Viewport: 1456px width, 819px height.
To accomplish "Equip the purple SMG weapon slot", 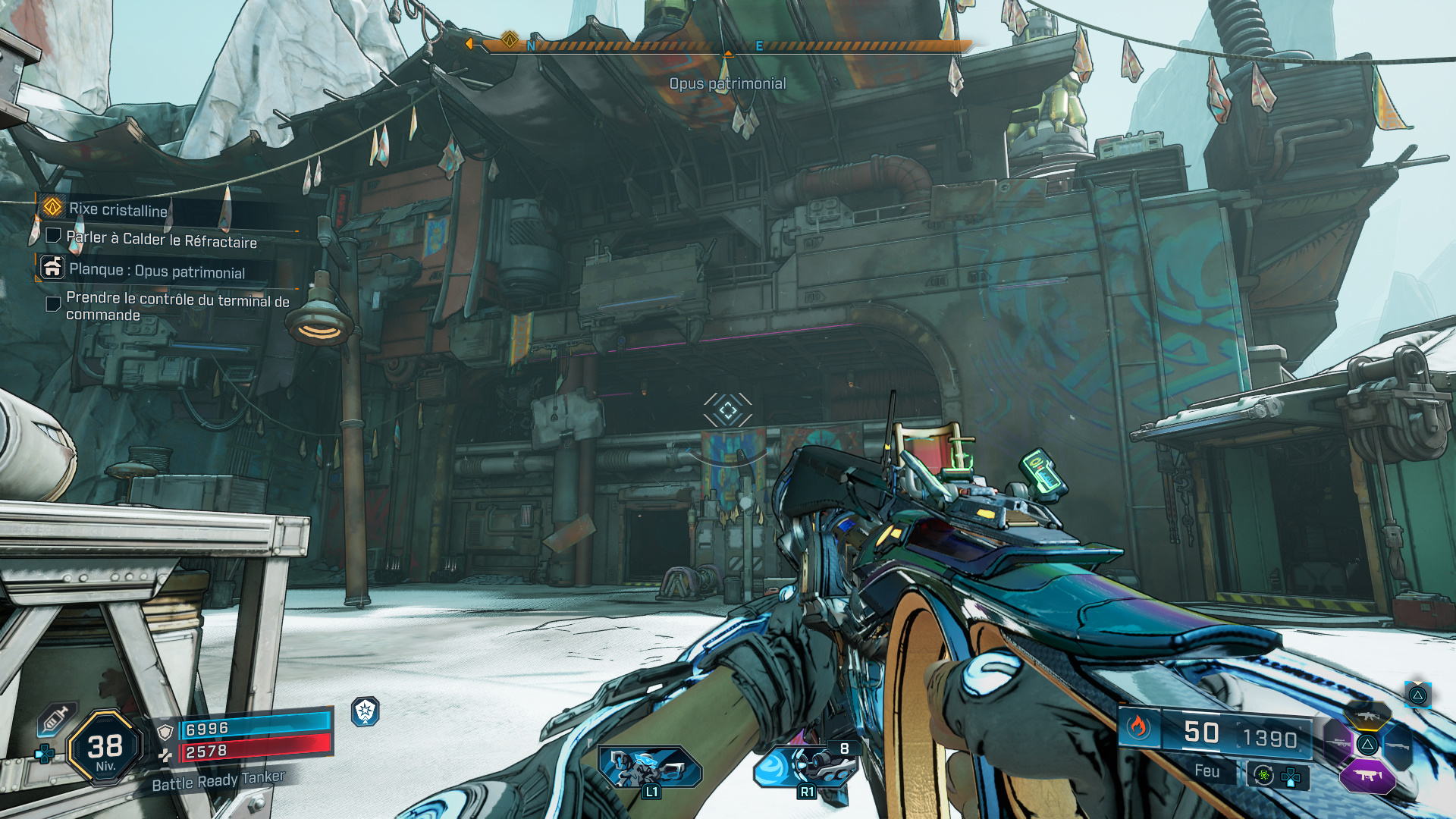I will click(x=1367, y=775).
